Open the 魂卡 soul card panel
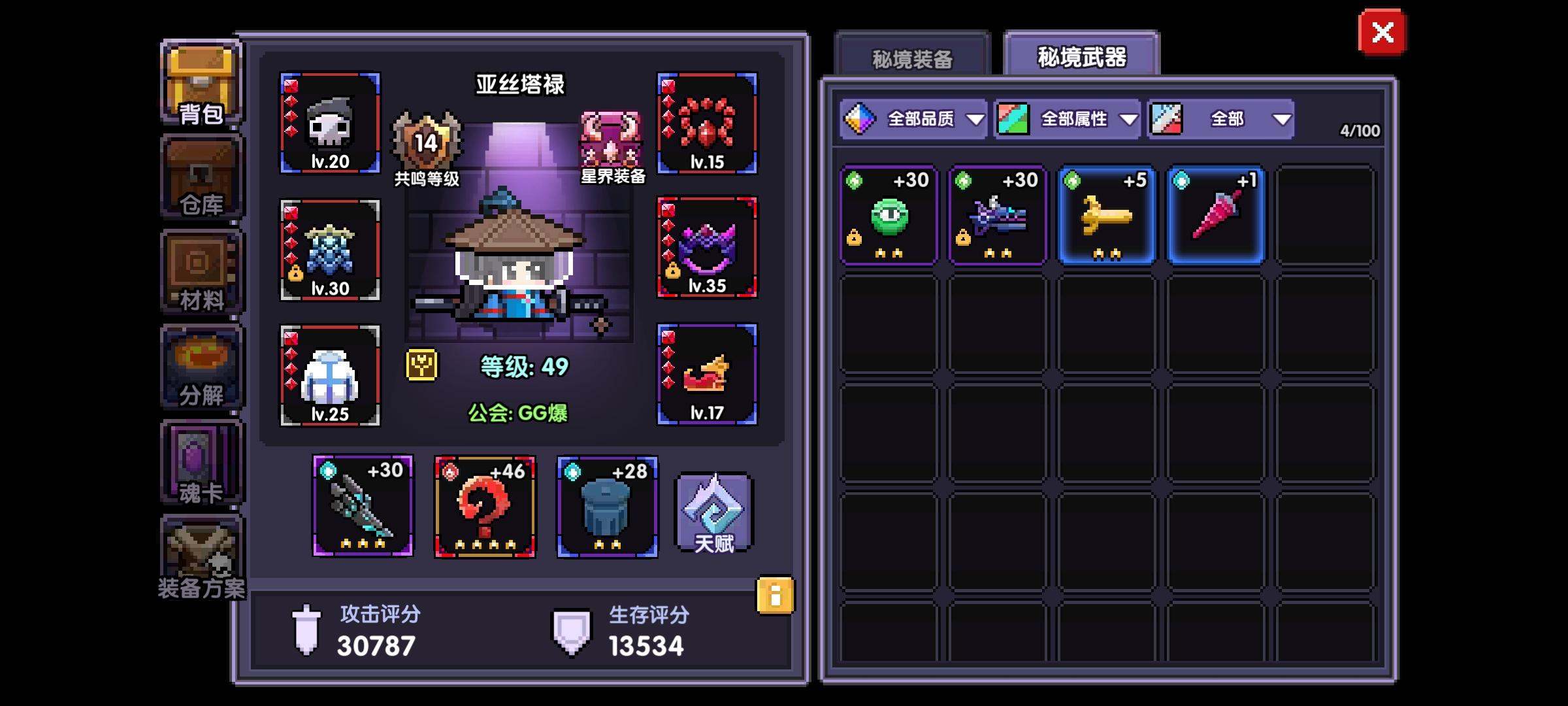 click(199, 461)
